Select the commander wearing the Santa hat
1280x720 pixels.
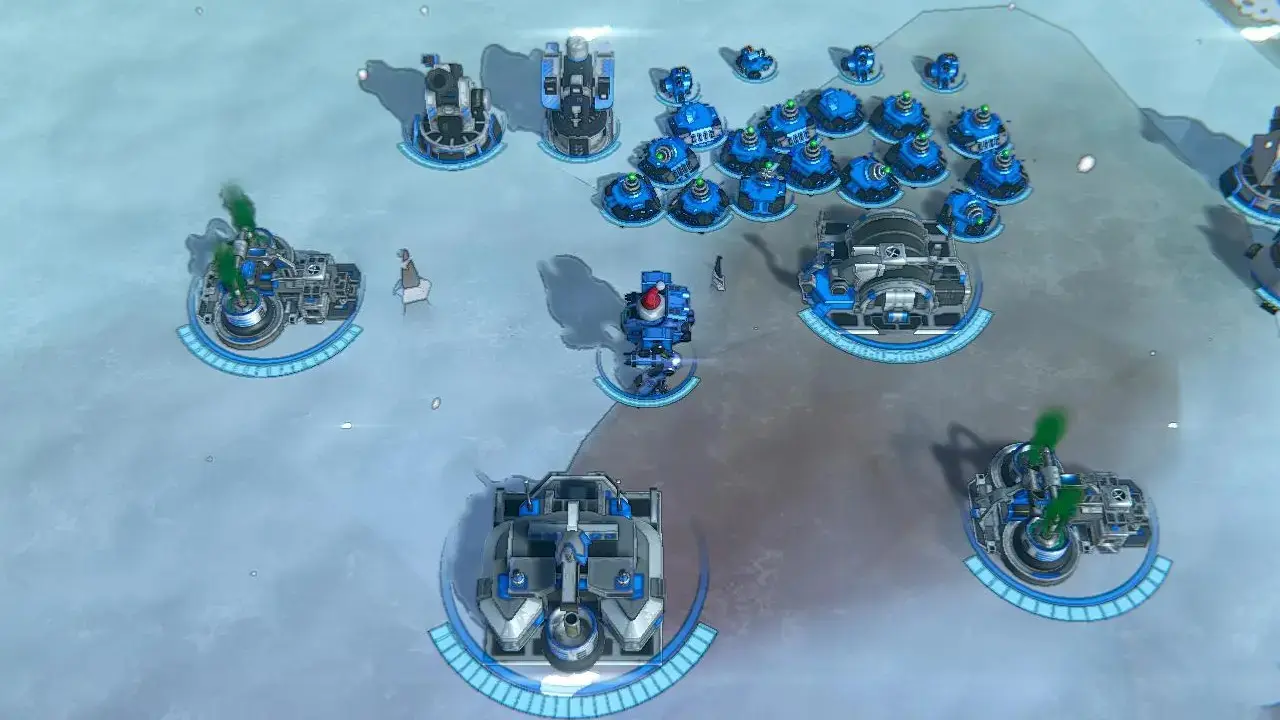pyautogui.click(x=654, y=326)
